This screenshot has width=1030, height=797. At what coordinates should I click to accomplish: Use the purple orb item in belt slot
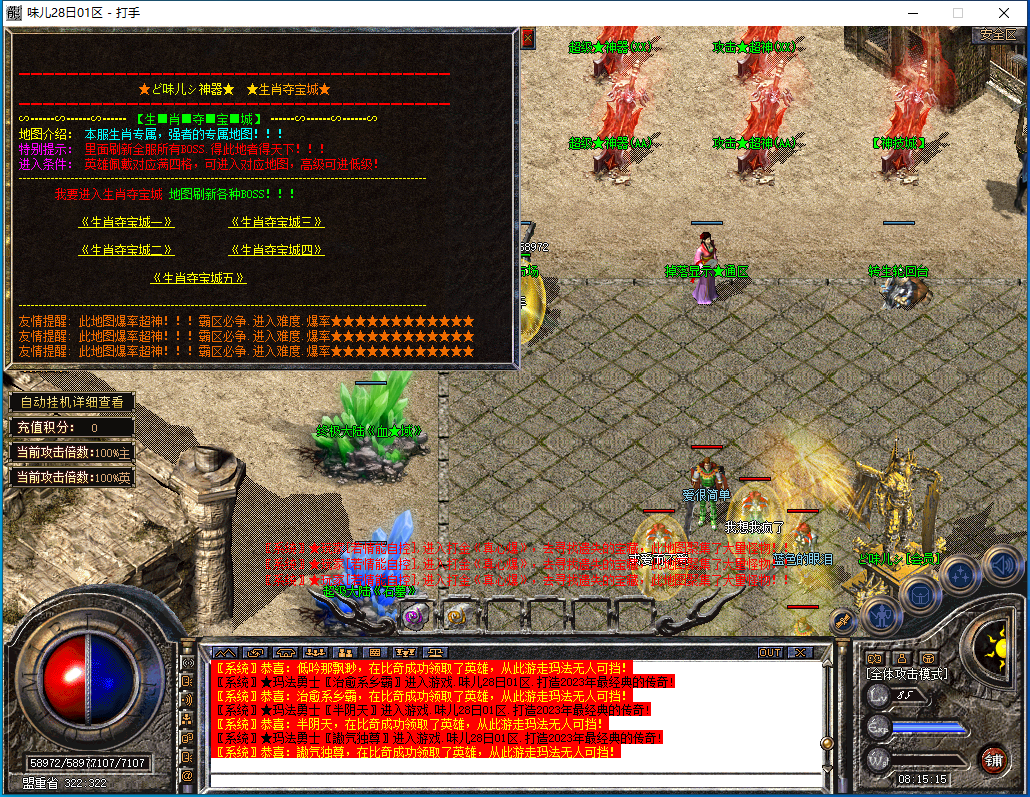coord(411,617)
